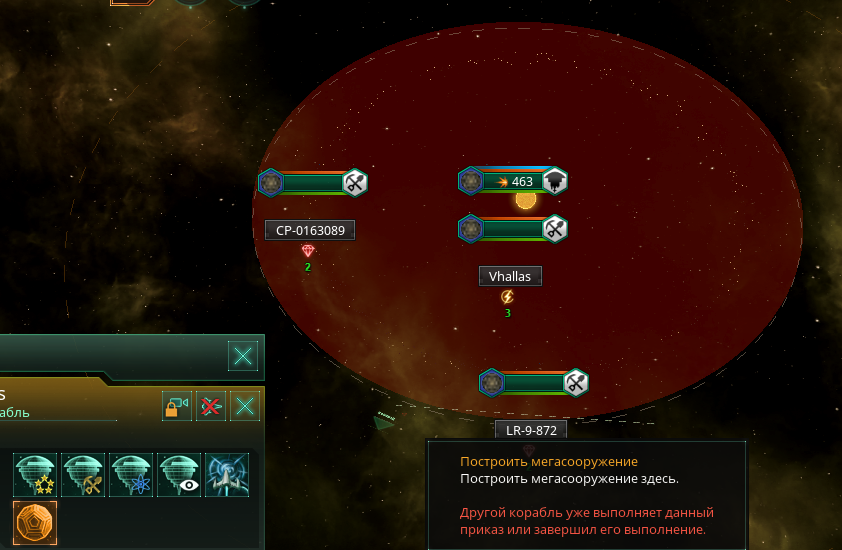
Task: Build the gateway megastructure with ship icon
Action: pyautogui.click(x=227, y=475)
